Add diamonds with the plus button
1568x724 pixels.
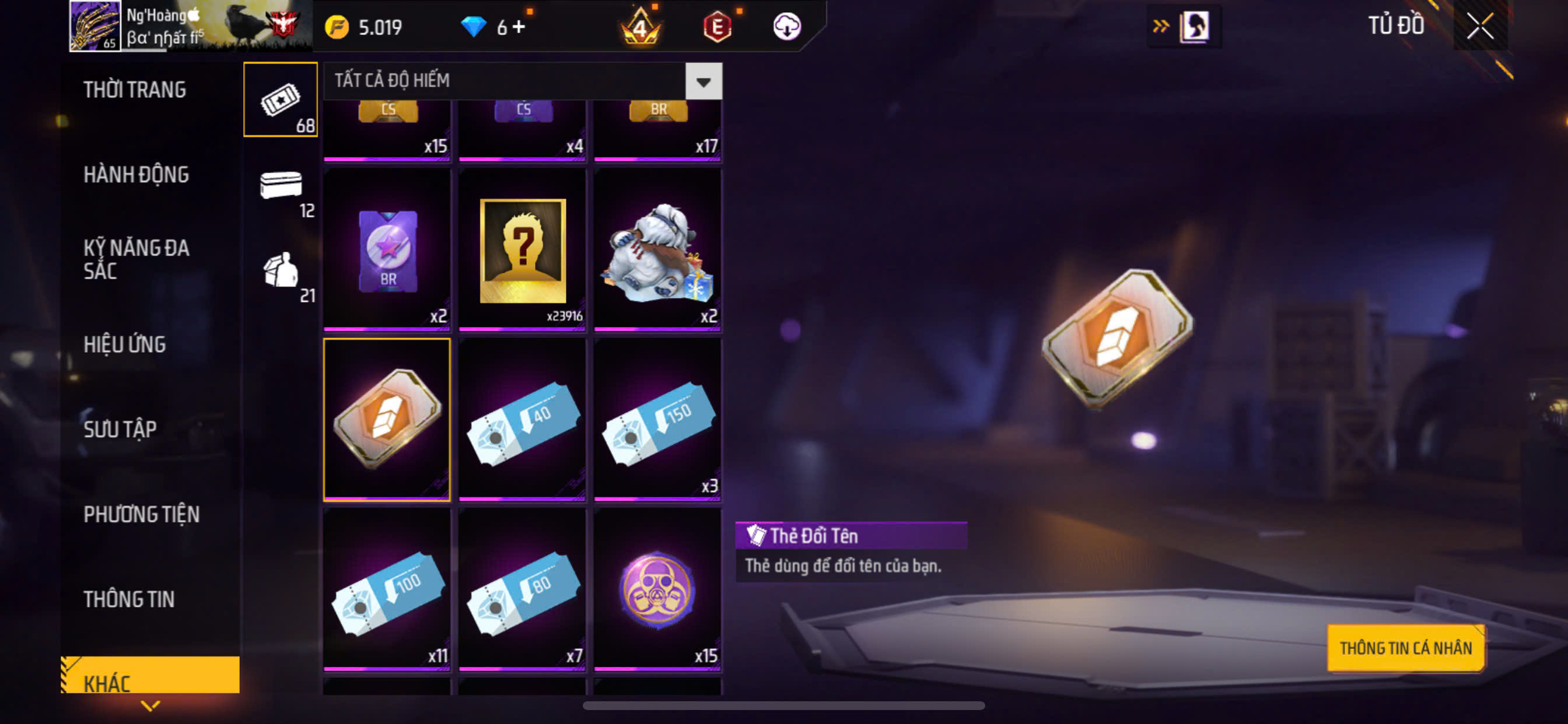(519, 27)
